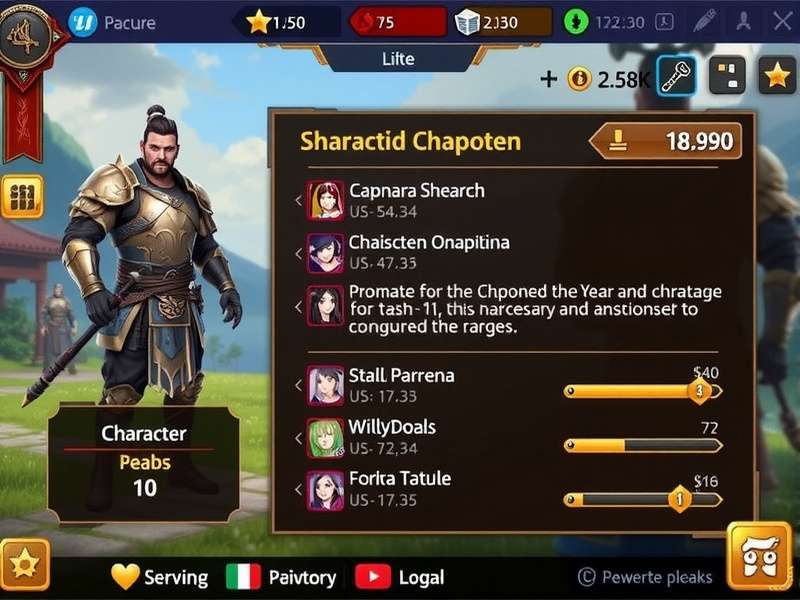This screenshot has height=600, width=800.
Task: Click the pencil edit icon
Action: point(705,21)
